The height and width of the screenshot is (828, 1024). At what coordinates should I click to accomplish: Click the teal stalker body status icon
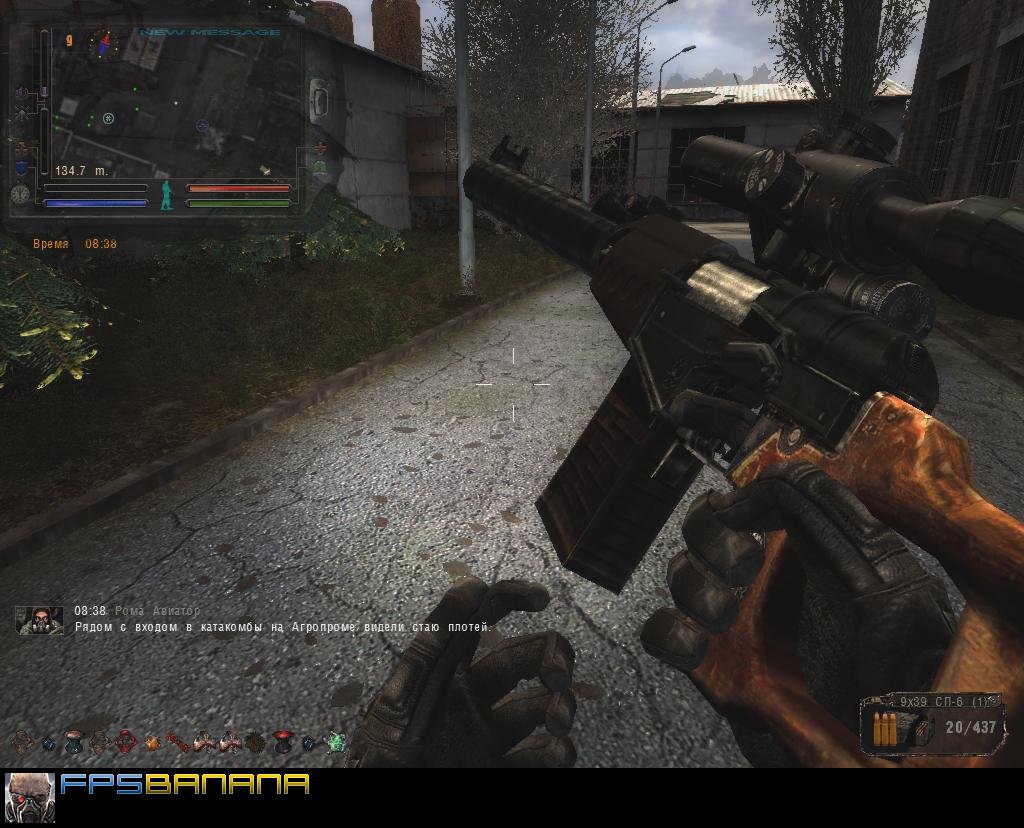(167, 195)
